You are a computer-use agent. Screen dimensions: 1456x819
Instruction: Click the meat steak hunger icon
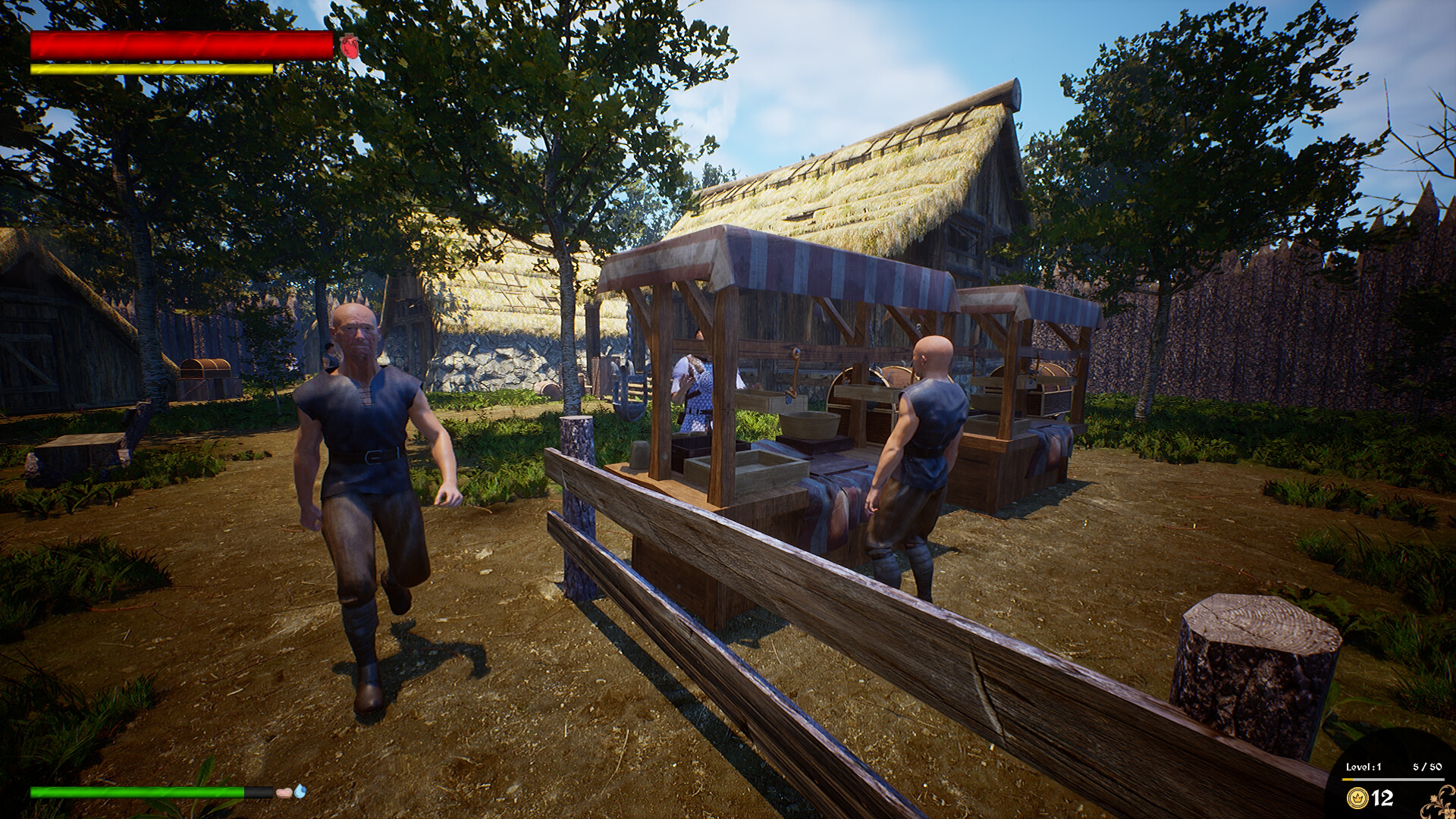point(284,792)
